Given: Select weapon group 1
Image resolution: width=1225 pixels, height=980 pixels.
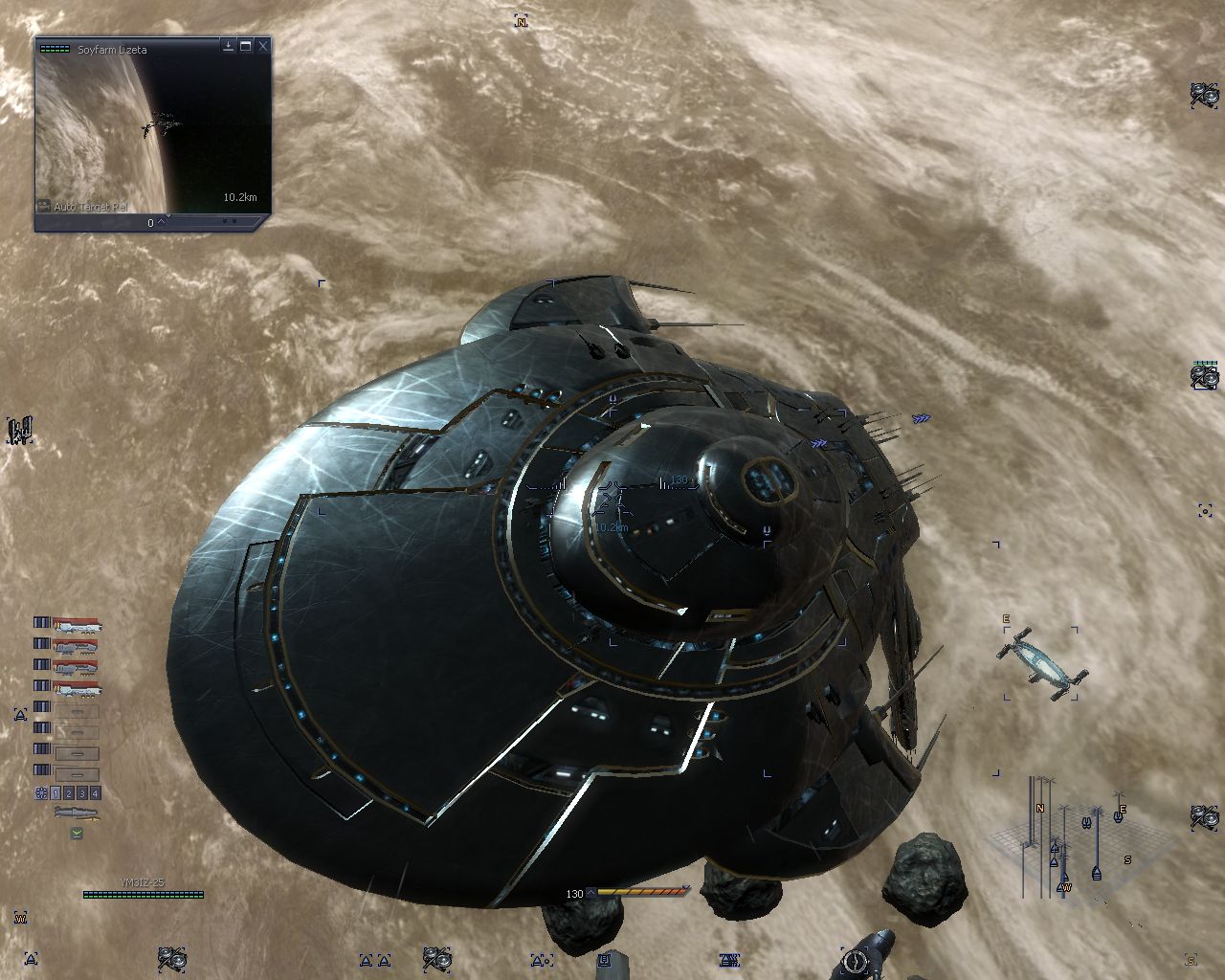Looking at the screenshot, I should point(56,793).
